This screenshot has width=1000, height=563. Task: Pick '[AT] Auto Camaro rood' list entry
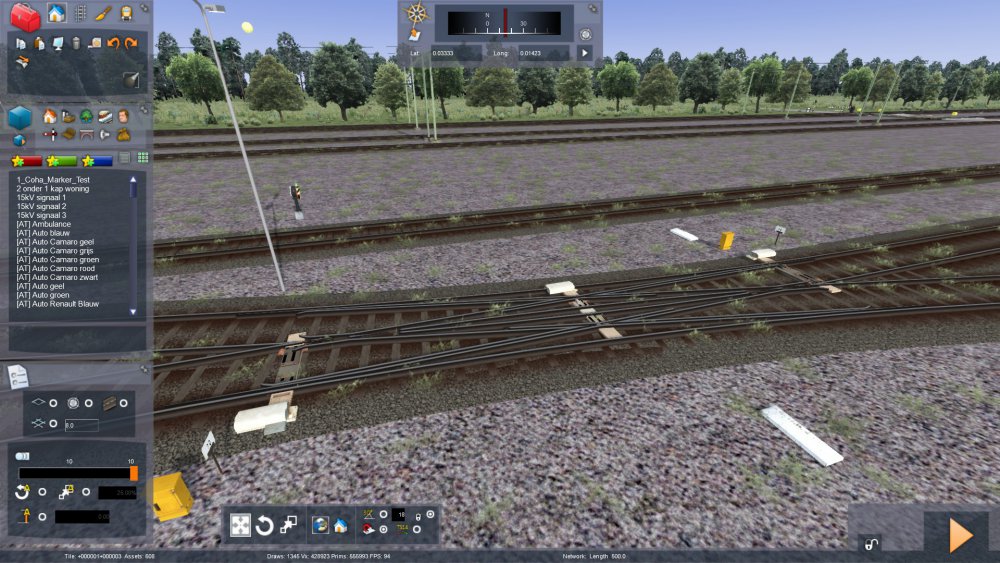click(58, 268)
